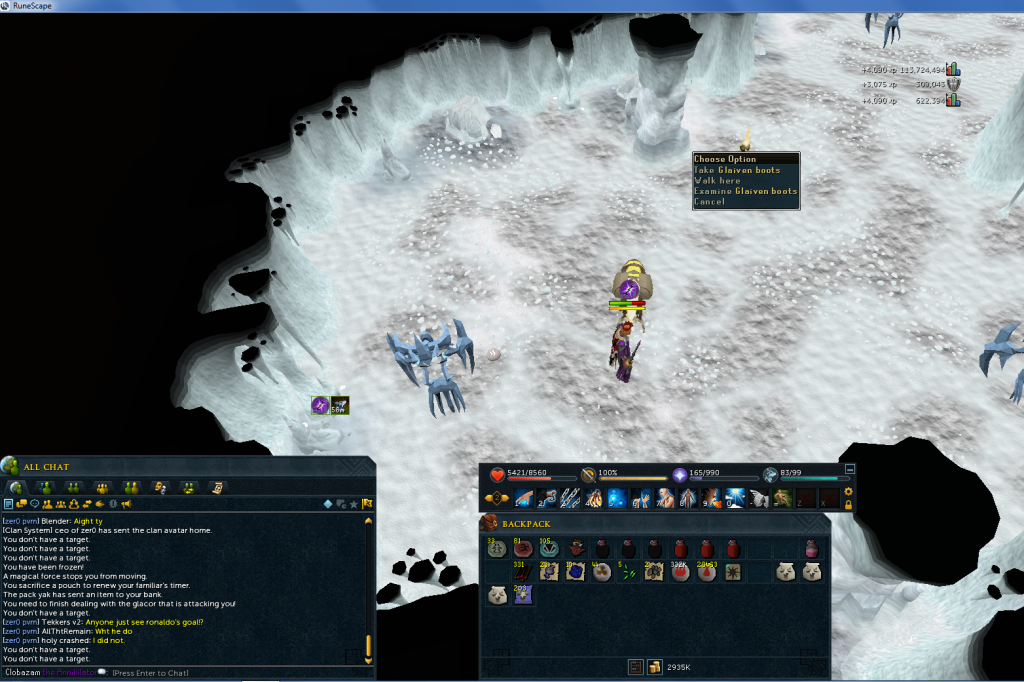Choose 'Take Glaiven boots' in the menu
Viewport: 1024px width, 682px height.
pyautogui.click(x=738, y=170)
